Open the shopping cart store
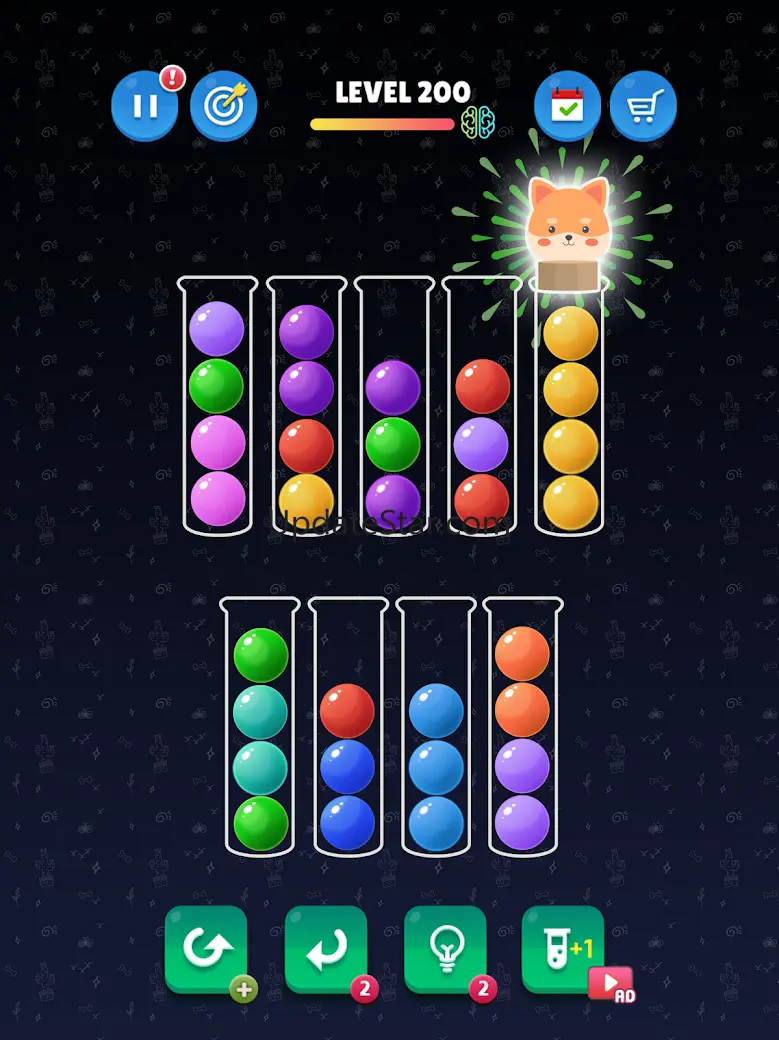The image size is (779, 1040). pos(643,105)
